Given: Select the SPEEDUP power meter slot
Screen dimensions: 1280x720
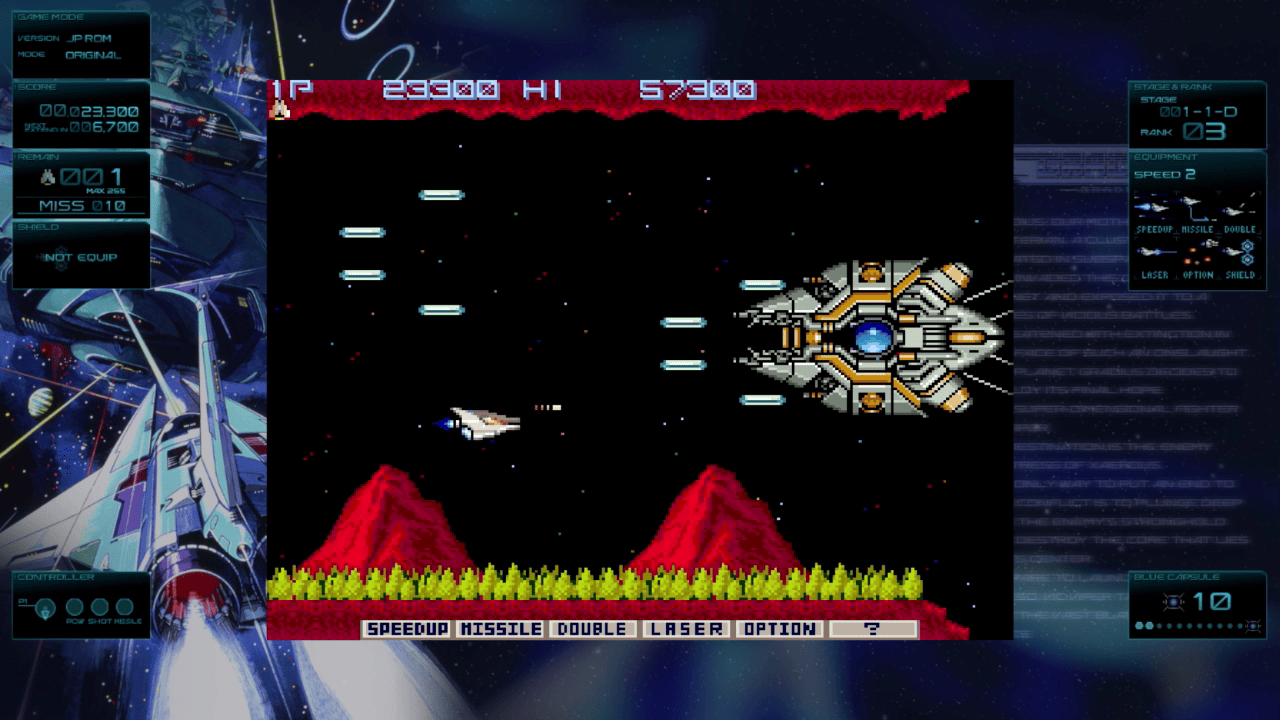Looking at the screenshot, I should click(407, 629).
